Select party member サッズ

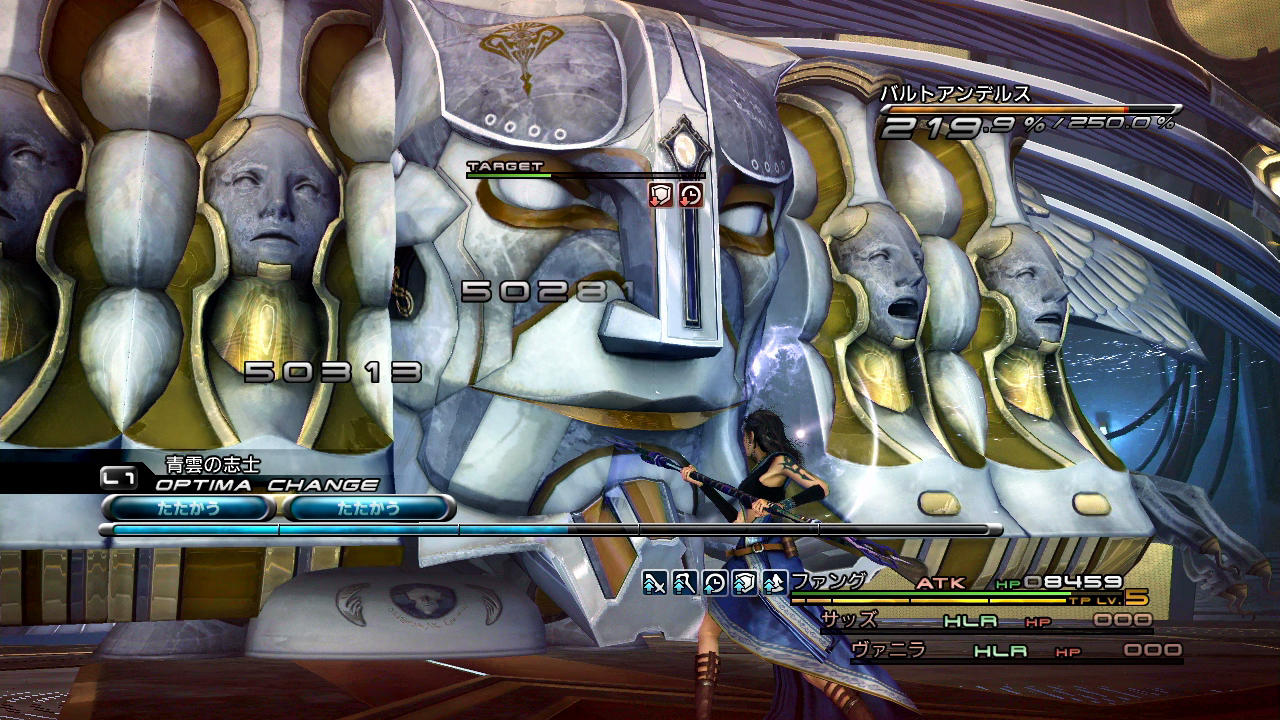(x=849, y=620)
